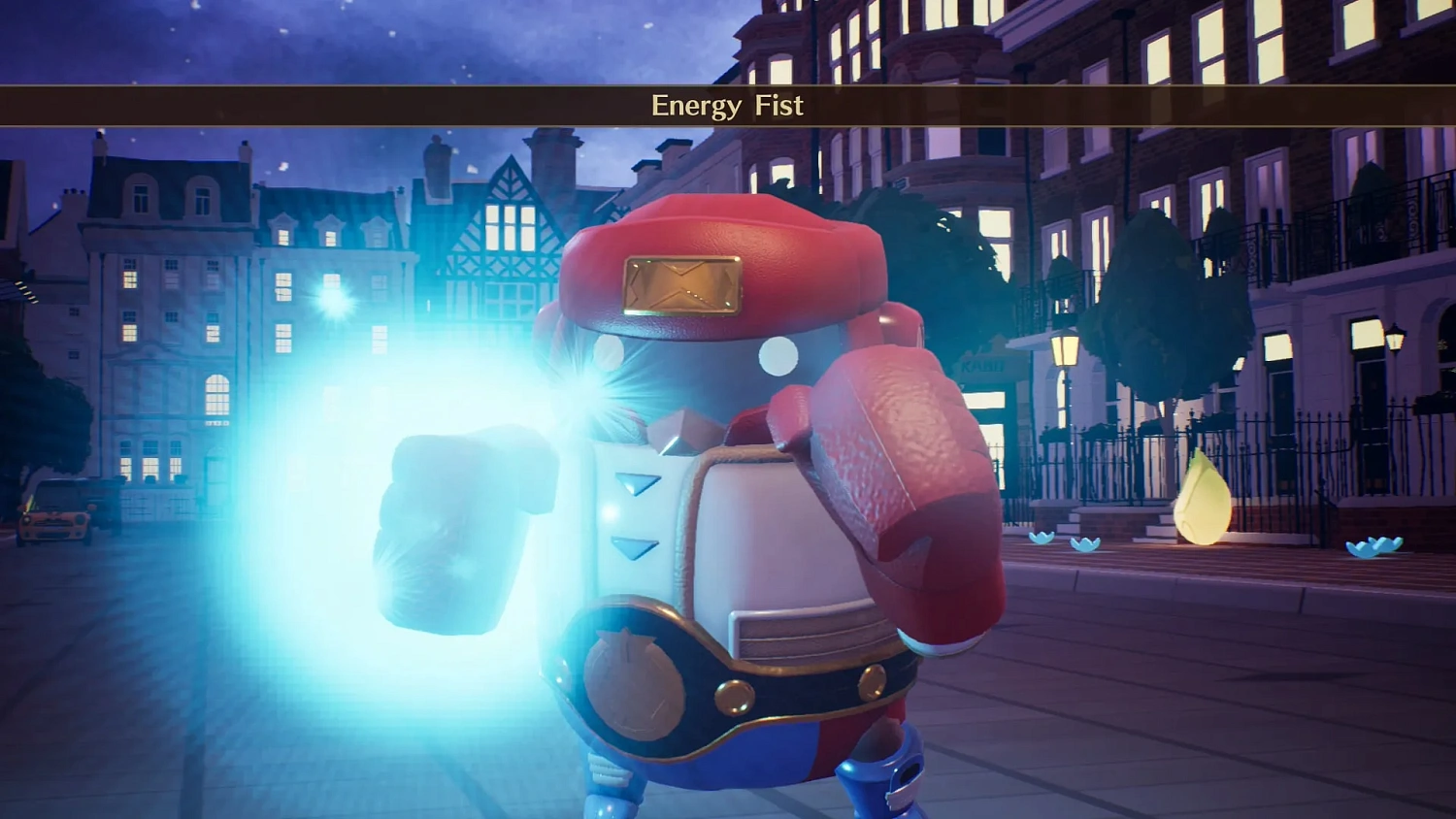Select the KANO shop sign behind the robot
This screenshot has width=1456, height=819.
(x=981, y=364)
